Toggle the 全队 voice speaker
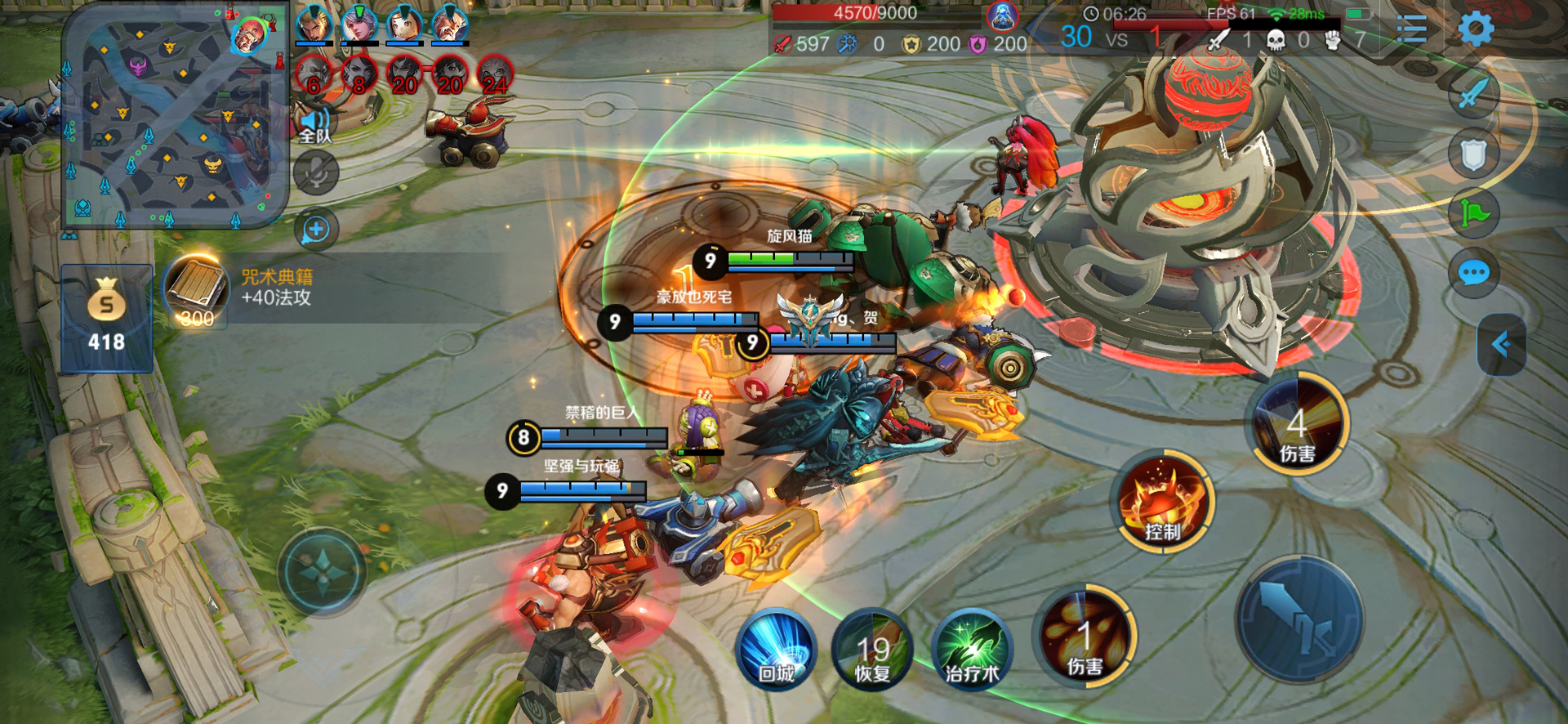 pos(315,126)
